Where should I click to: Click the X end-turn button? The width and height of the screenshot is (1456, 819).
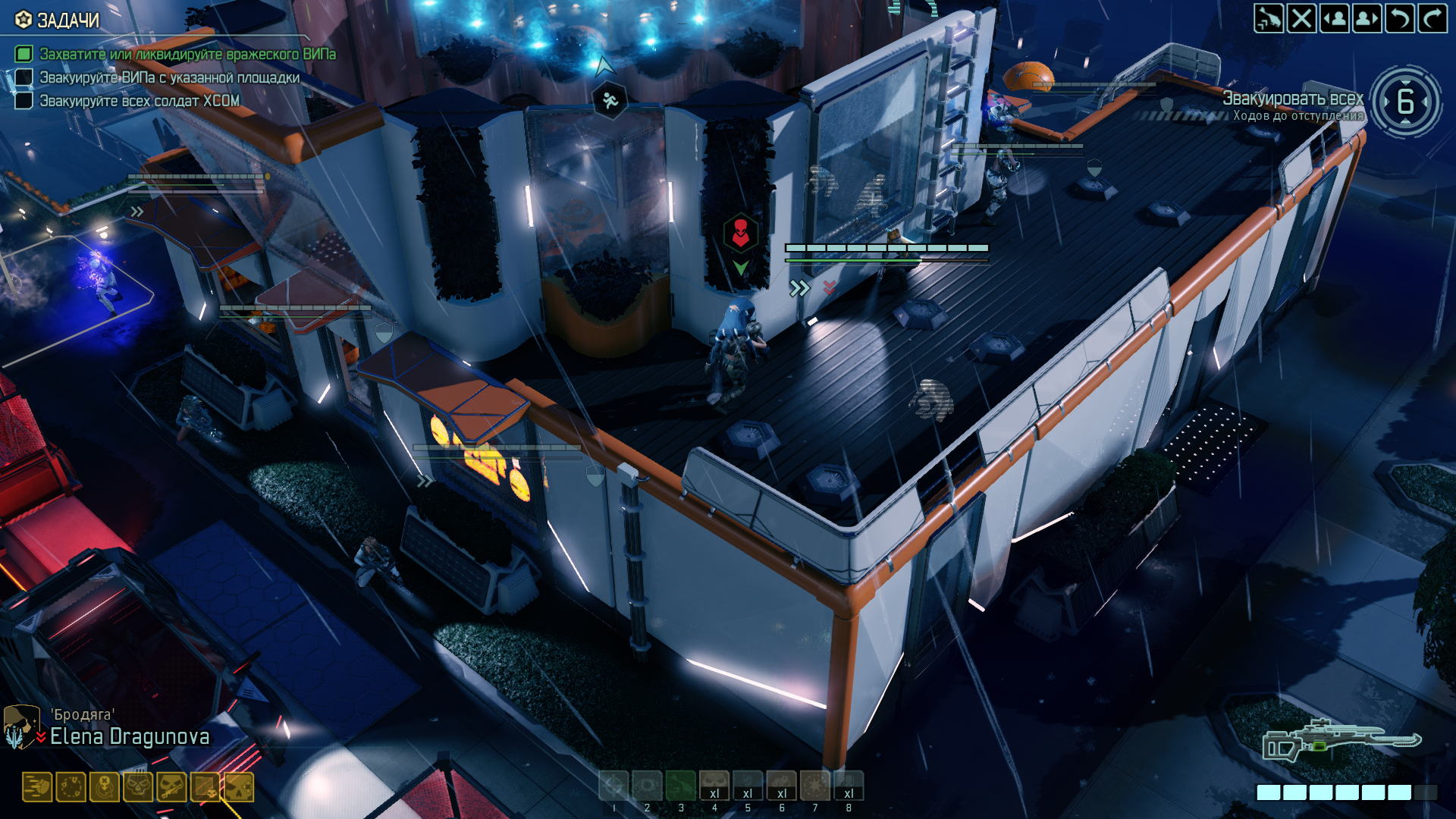click(x=1301, y=18)
